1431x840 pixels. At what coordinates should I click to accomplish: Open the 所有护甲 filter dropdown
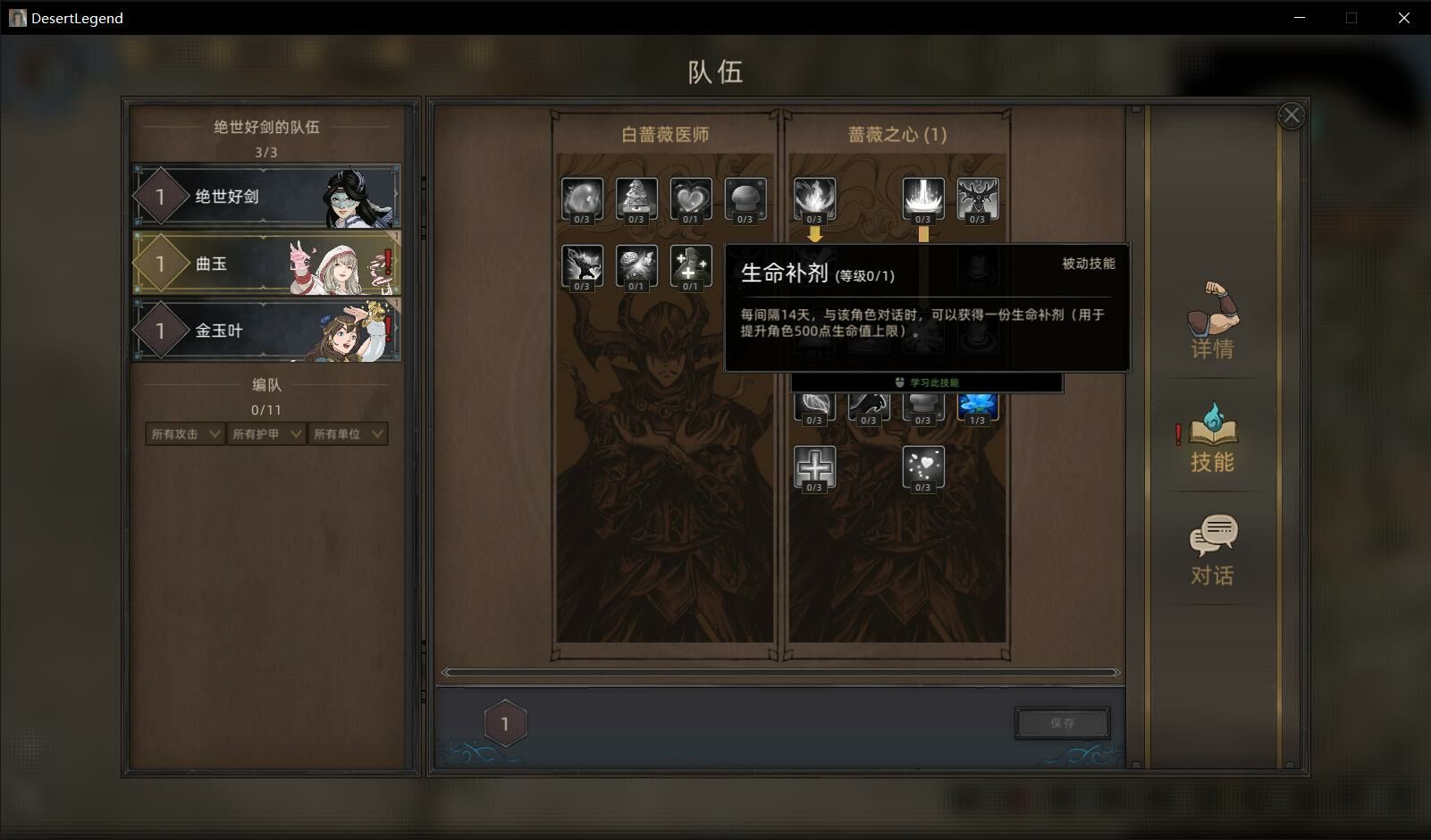266,434
